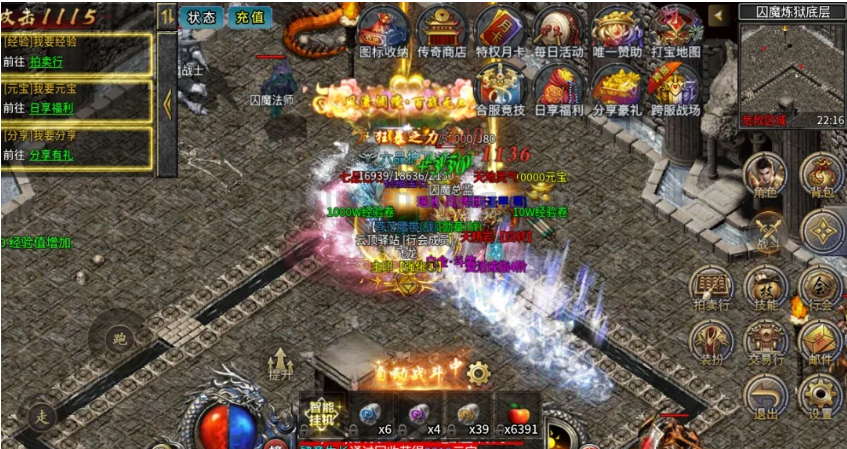
Task: Open the 打宝地图 treasure map icon
Action: click(676, 31)
